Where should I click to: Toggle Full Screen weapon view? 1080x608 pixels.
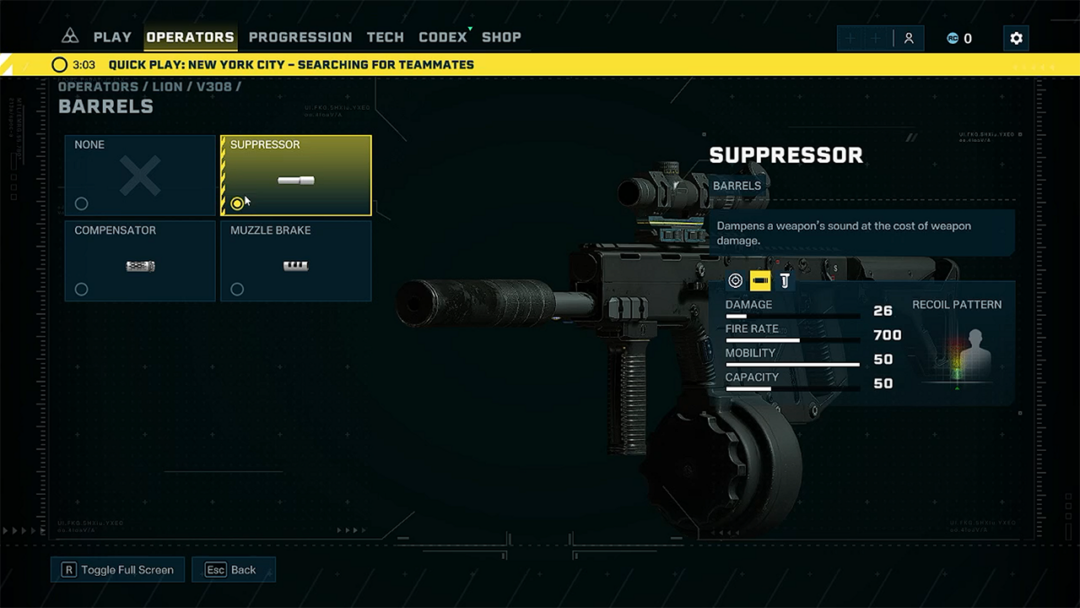117,570
